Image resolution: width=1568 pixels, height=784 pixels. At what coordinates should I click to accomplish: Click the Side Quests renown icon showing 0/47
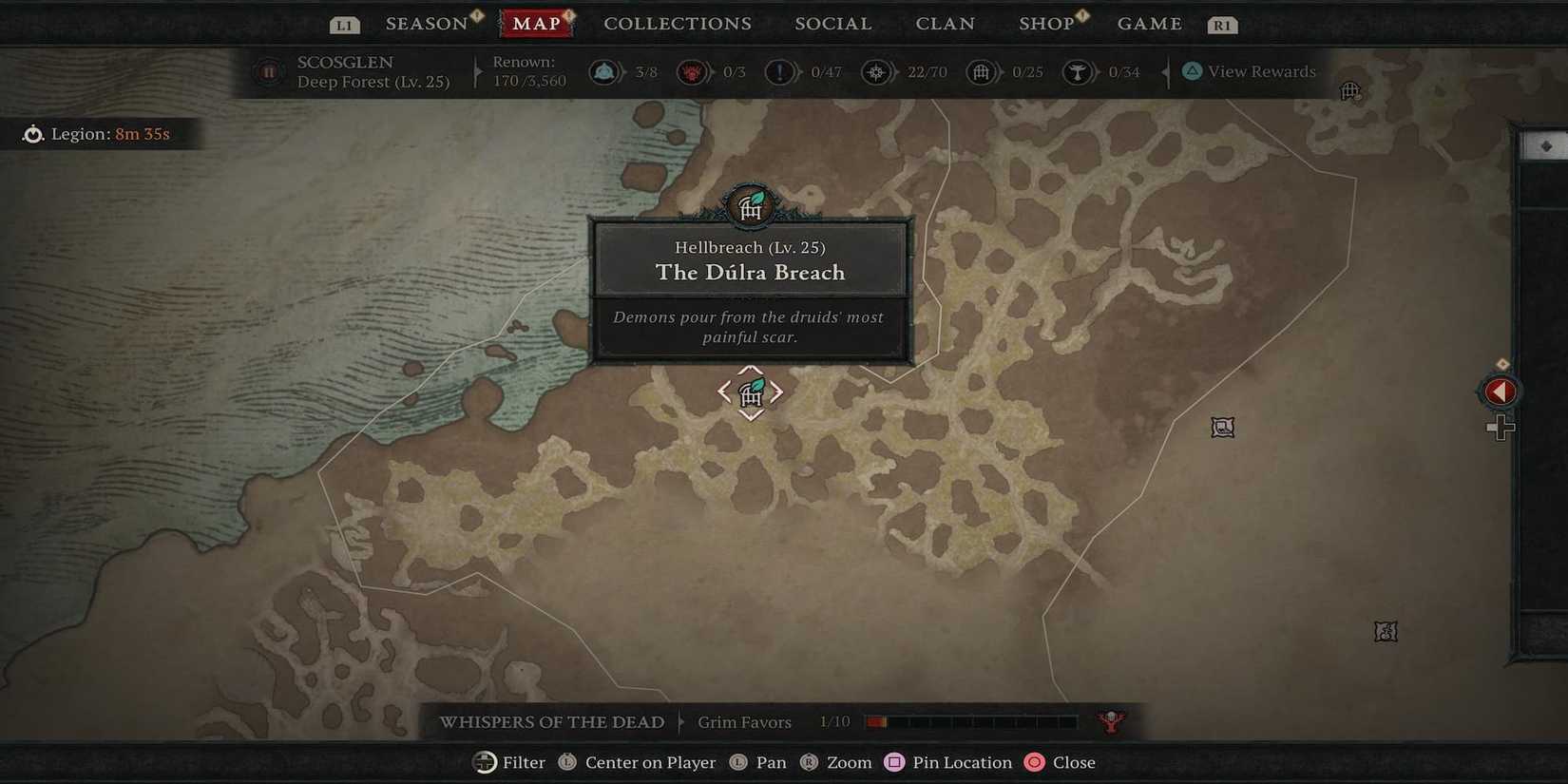(780, 71)
